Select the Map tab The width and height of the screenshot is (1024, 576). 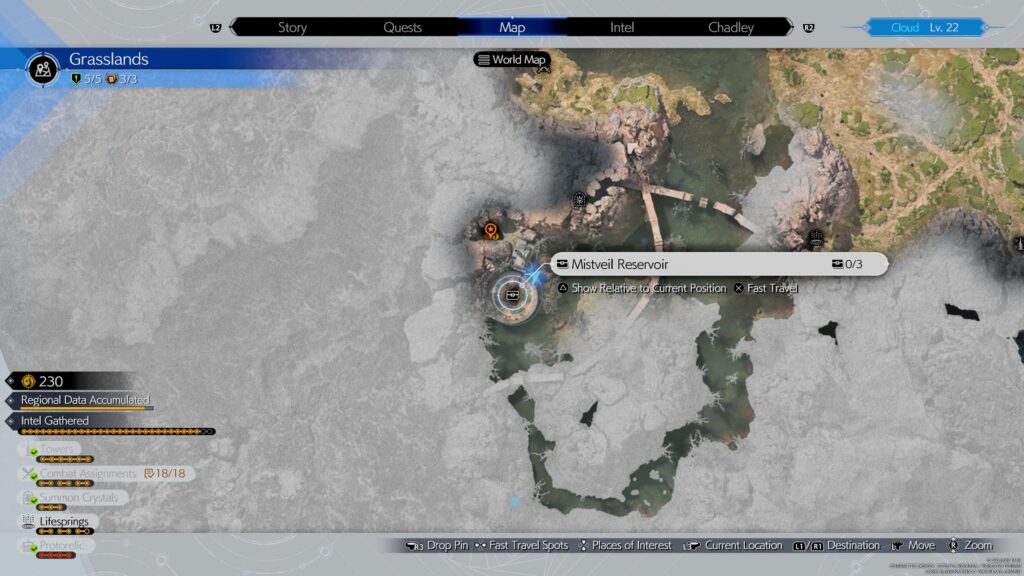point(512,28)
